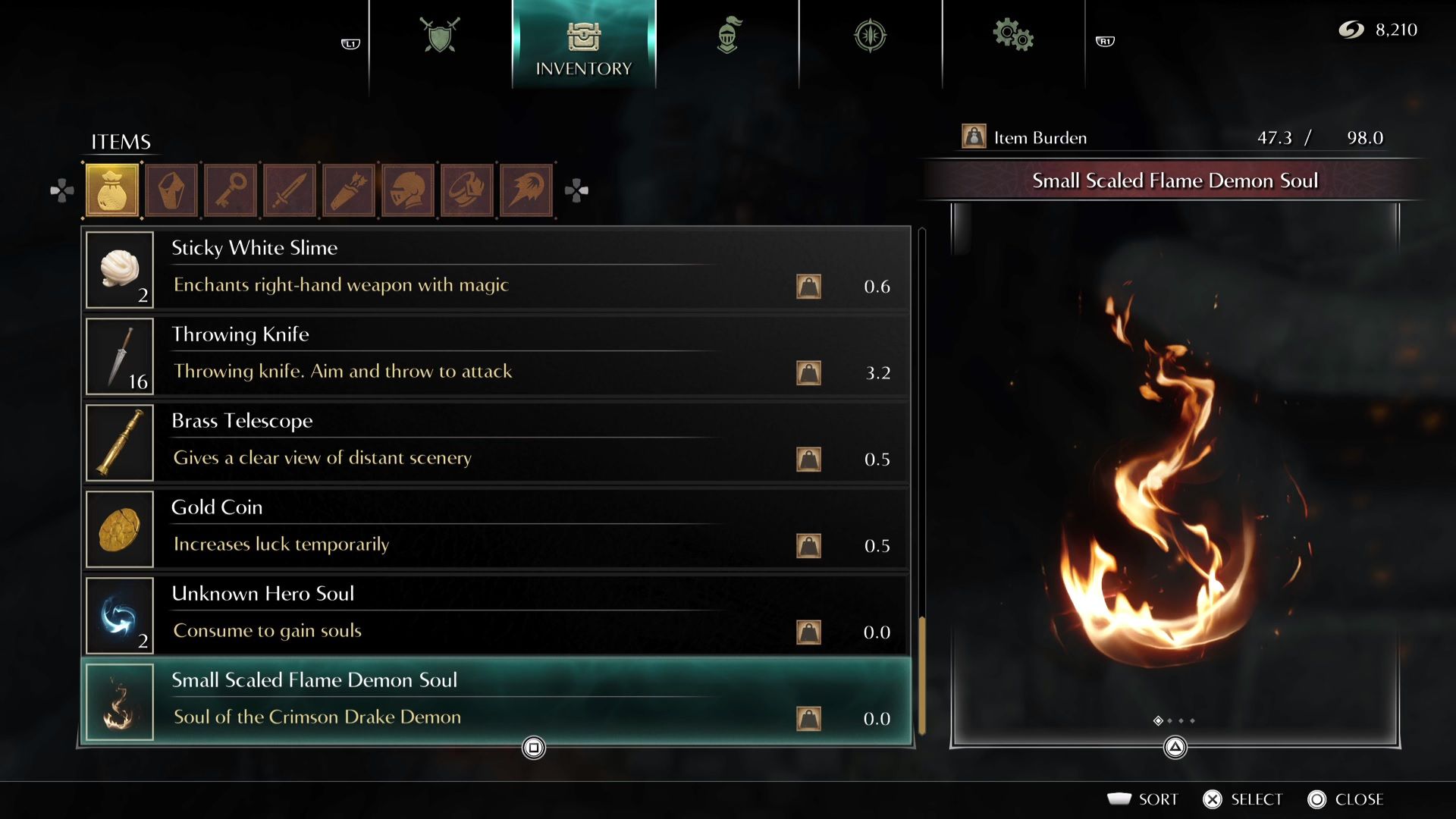The width and height of the screenshot is (1456, 819).
Task: Select the rings category filter icon
Action: 466,190
